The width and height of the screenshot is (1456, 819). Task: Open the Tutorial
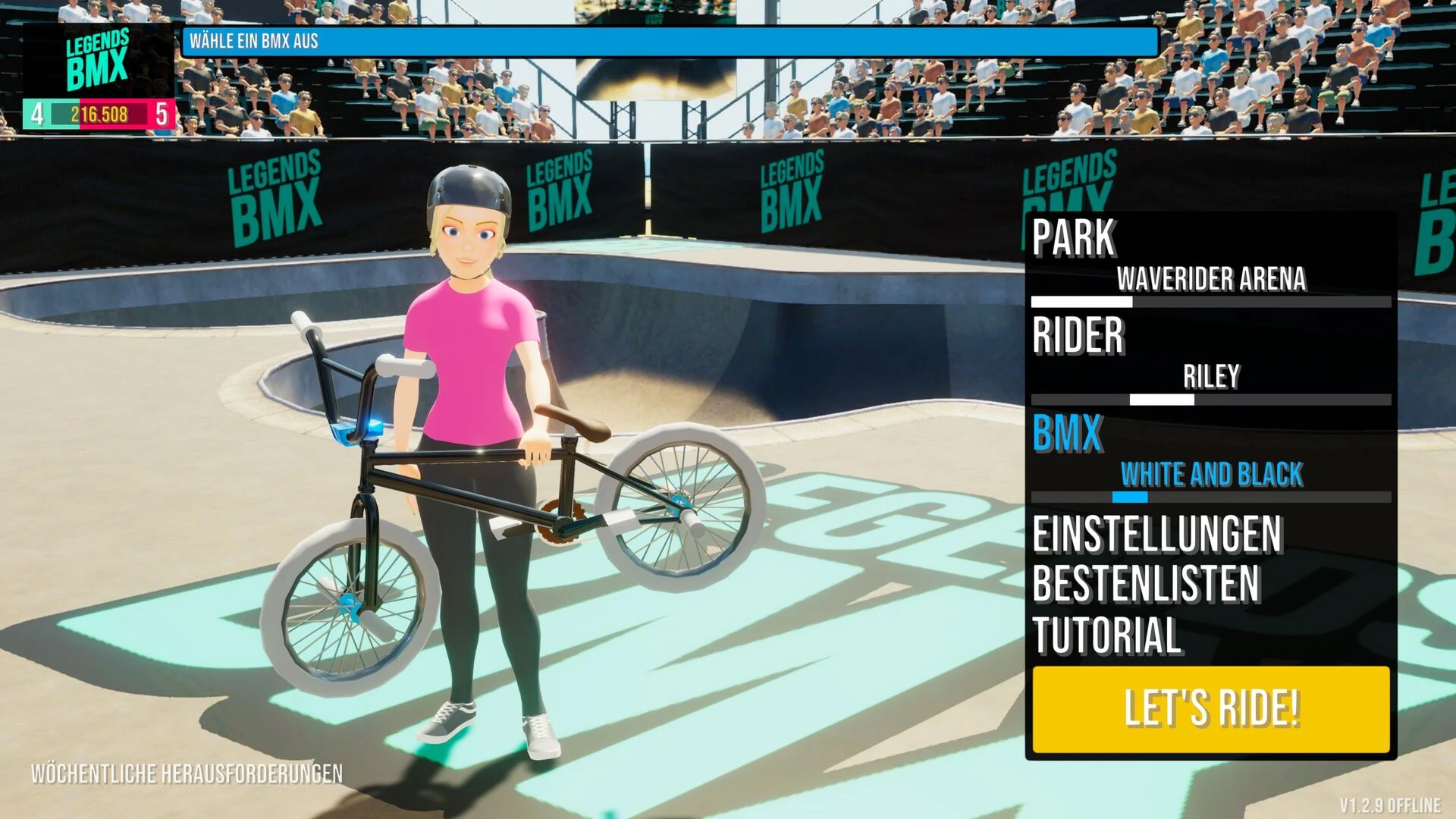[1107, 635]
